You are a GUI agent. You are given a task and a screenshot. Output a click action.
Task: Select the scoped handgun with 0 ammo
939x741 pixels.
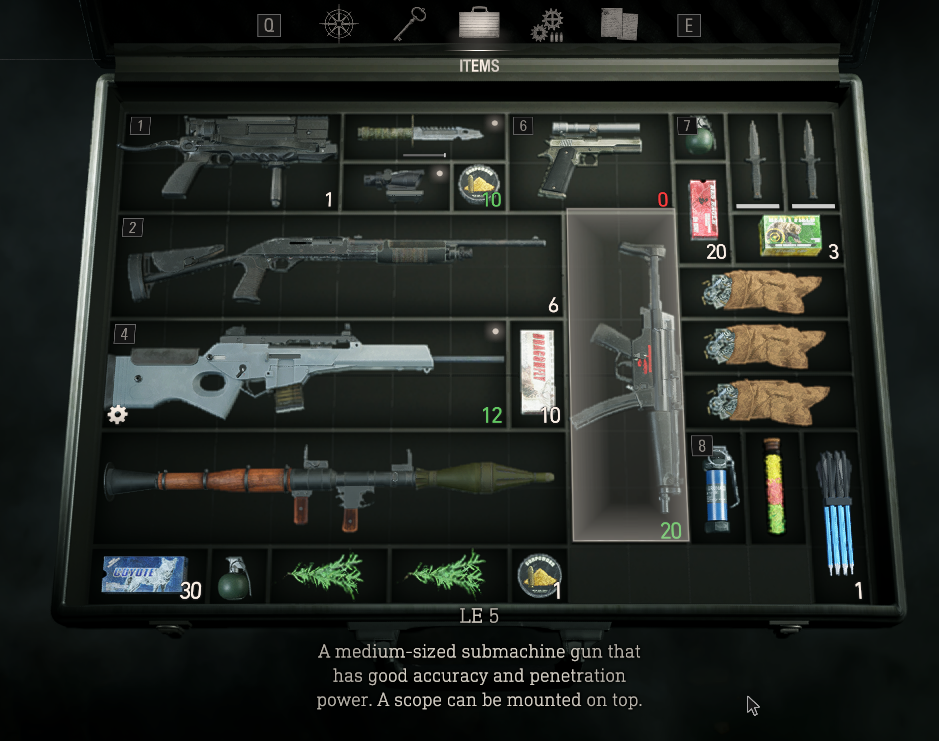click(588, 160)
